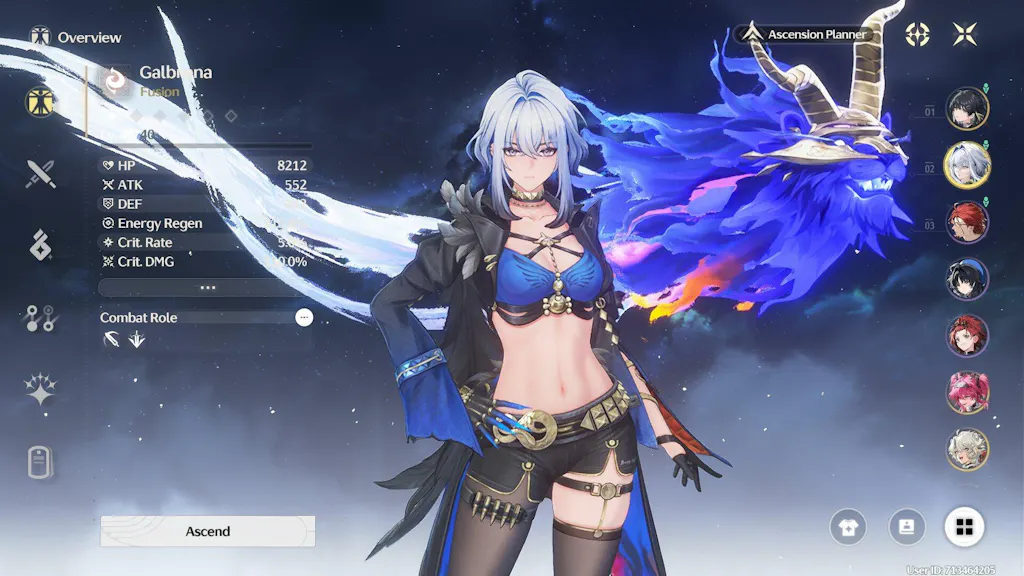Select the bottom cream-haired character portrait
The image size is (1024, 576).
click(967, 449)
